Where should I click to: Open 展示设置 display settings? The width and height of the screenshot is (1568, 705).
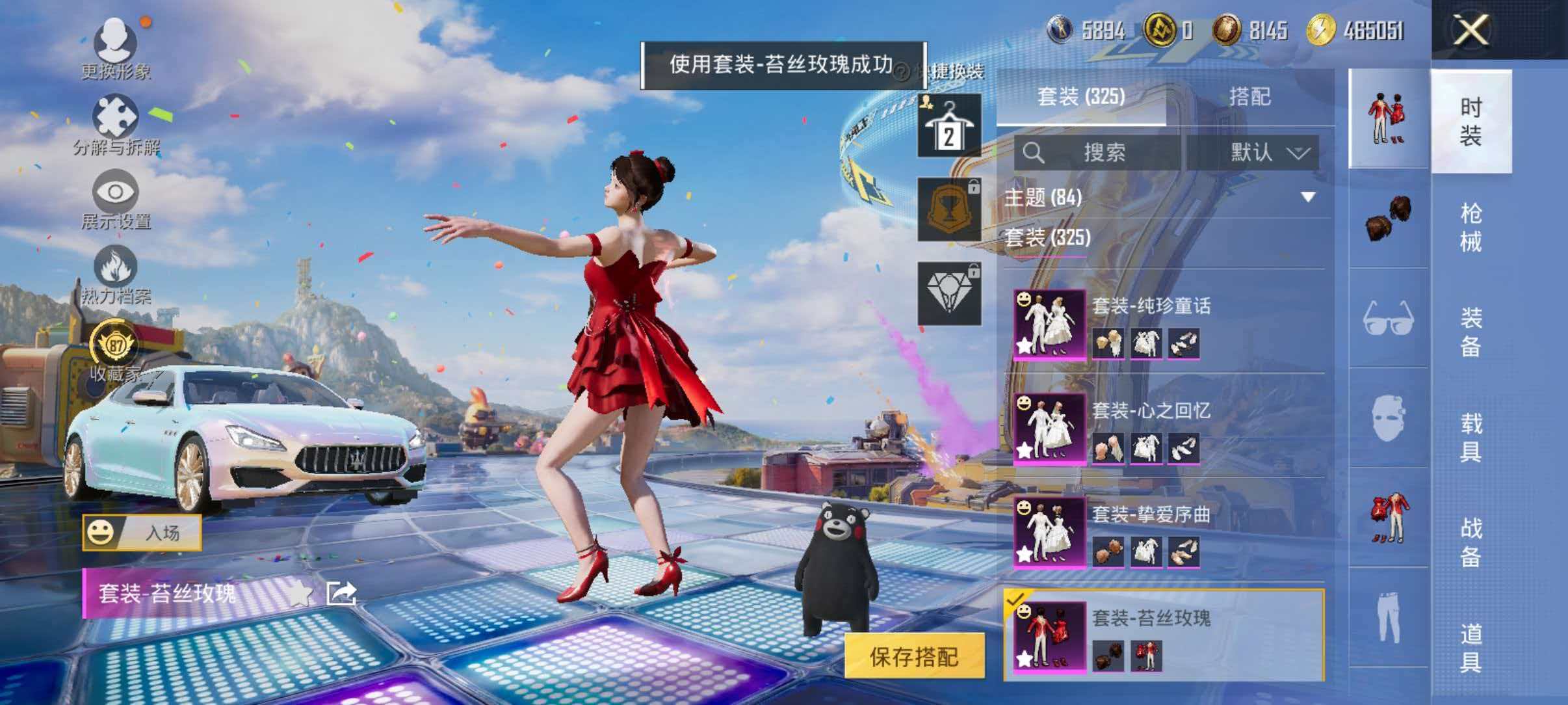116,195
